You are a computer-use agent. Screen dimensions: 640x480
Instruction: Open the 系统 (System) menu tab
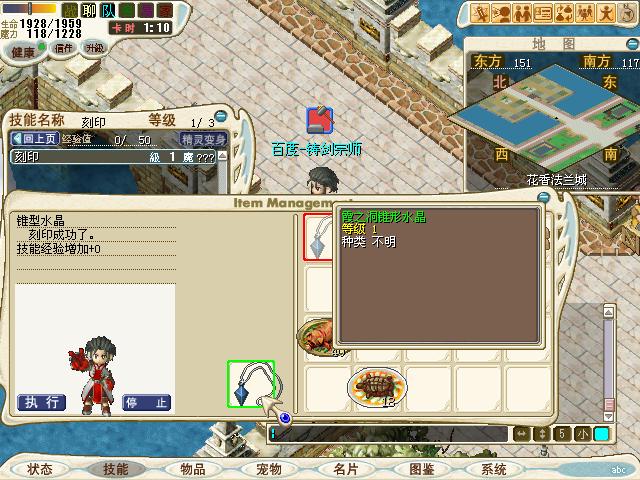coord(494,469)
